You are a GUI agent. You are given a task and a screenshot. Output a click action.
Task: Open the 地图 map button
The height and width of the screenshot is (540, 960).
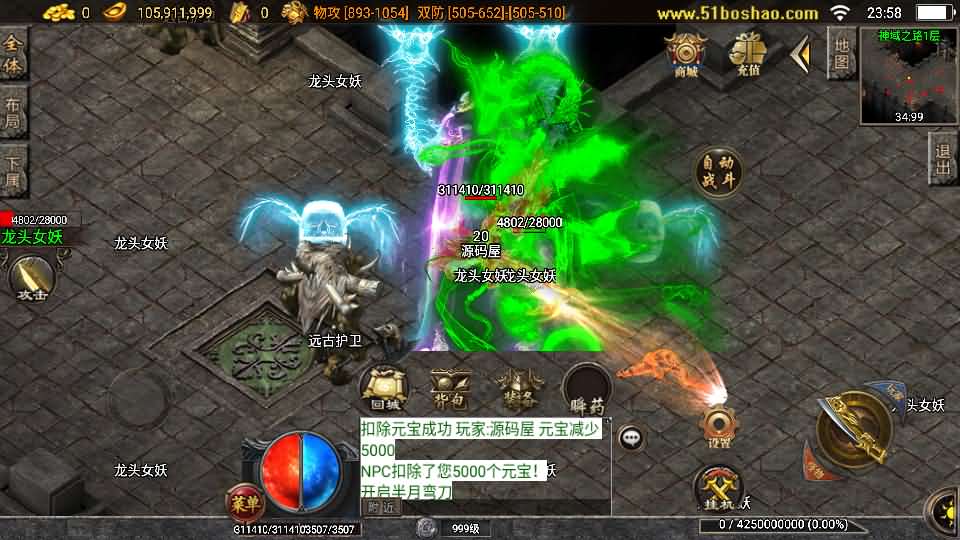(x=842, y=56)
